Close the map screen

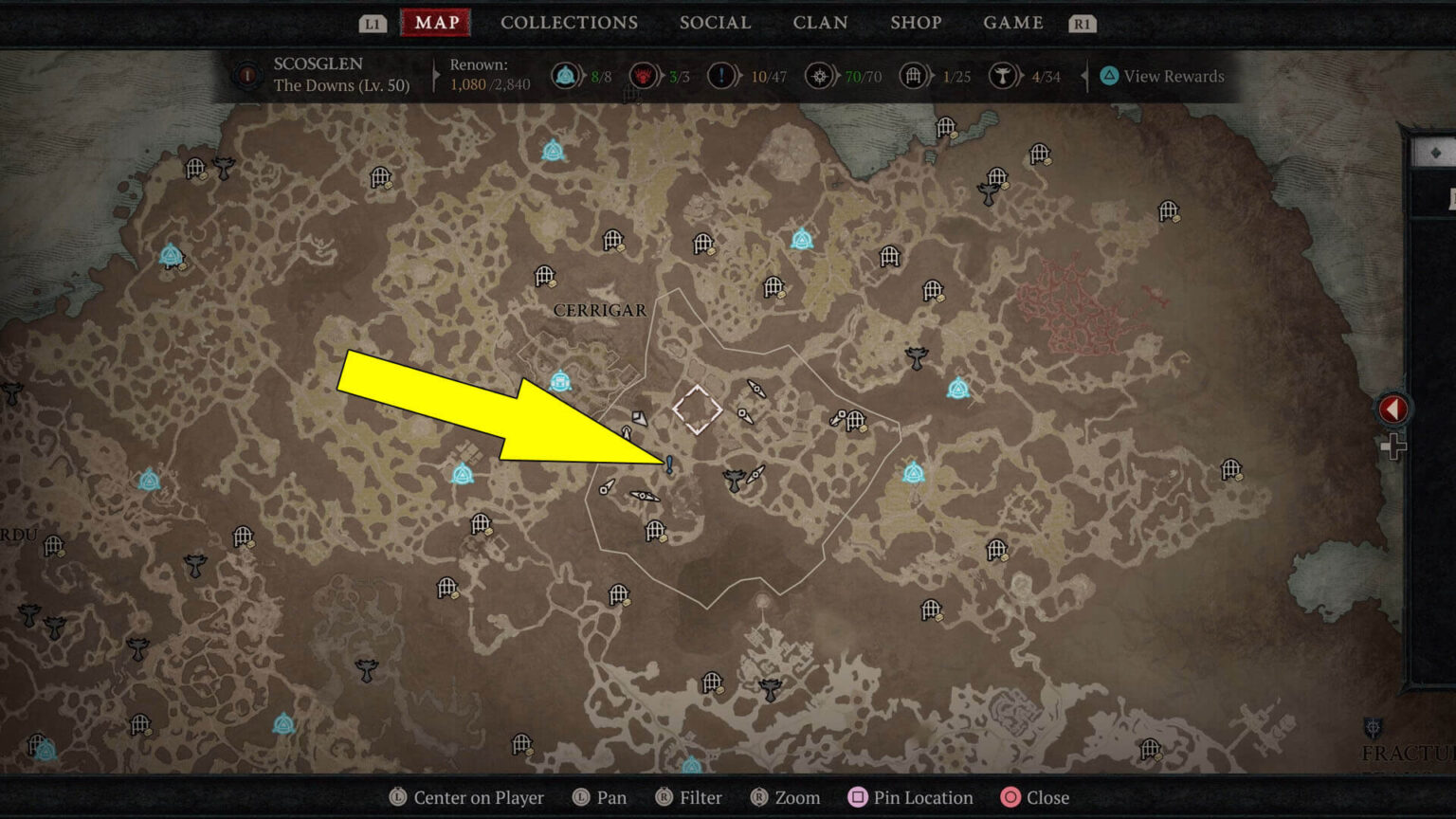1047,797
